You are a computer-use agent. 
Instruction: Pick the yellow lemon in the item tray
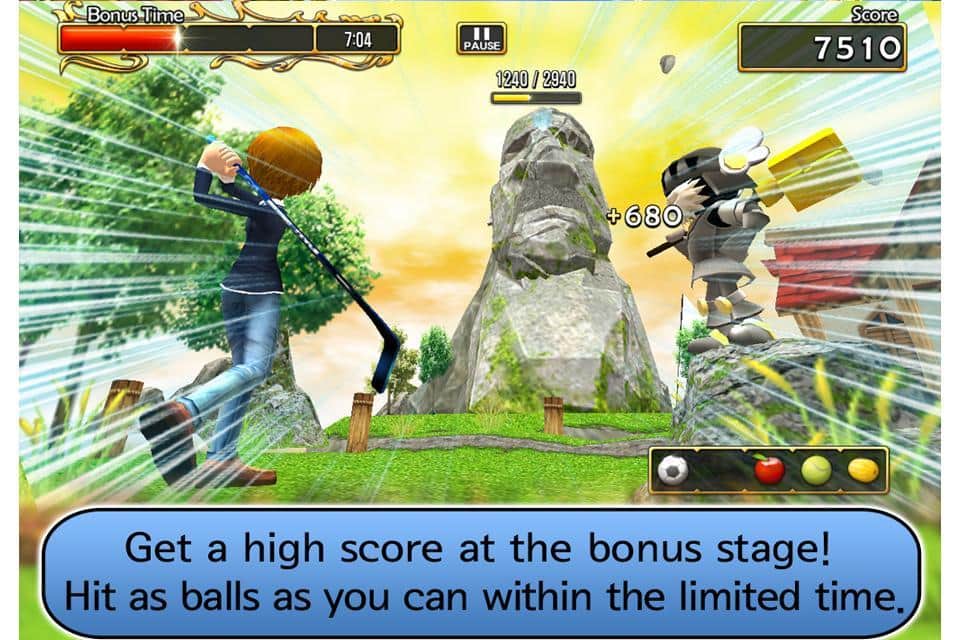pyautogui.click(x=862, y=470)
